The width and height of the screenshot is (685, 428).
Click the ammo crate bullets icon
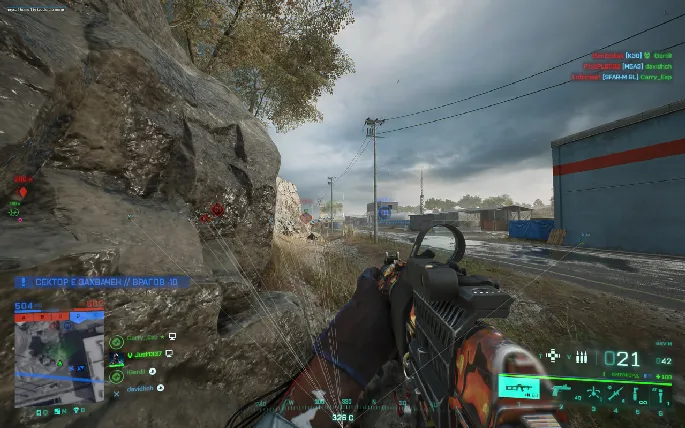(580, 357)
